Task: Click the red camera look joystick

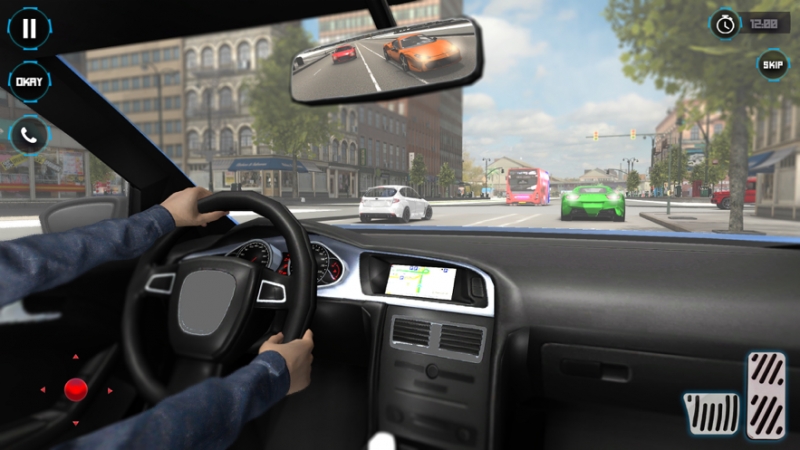Action: (76, 389)
